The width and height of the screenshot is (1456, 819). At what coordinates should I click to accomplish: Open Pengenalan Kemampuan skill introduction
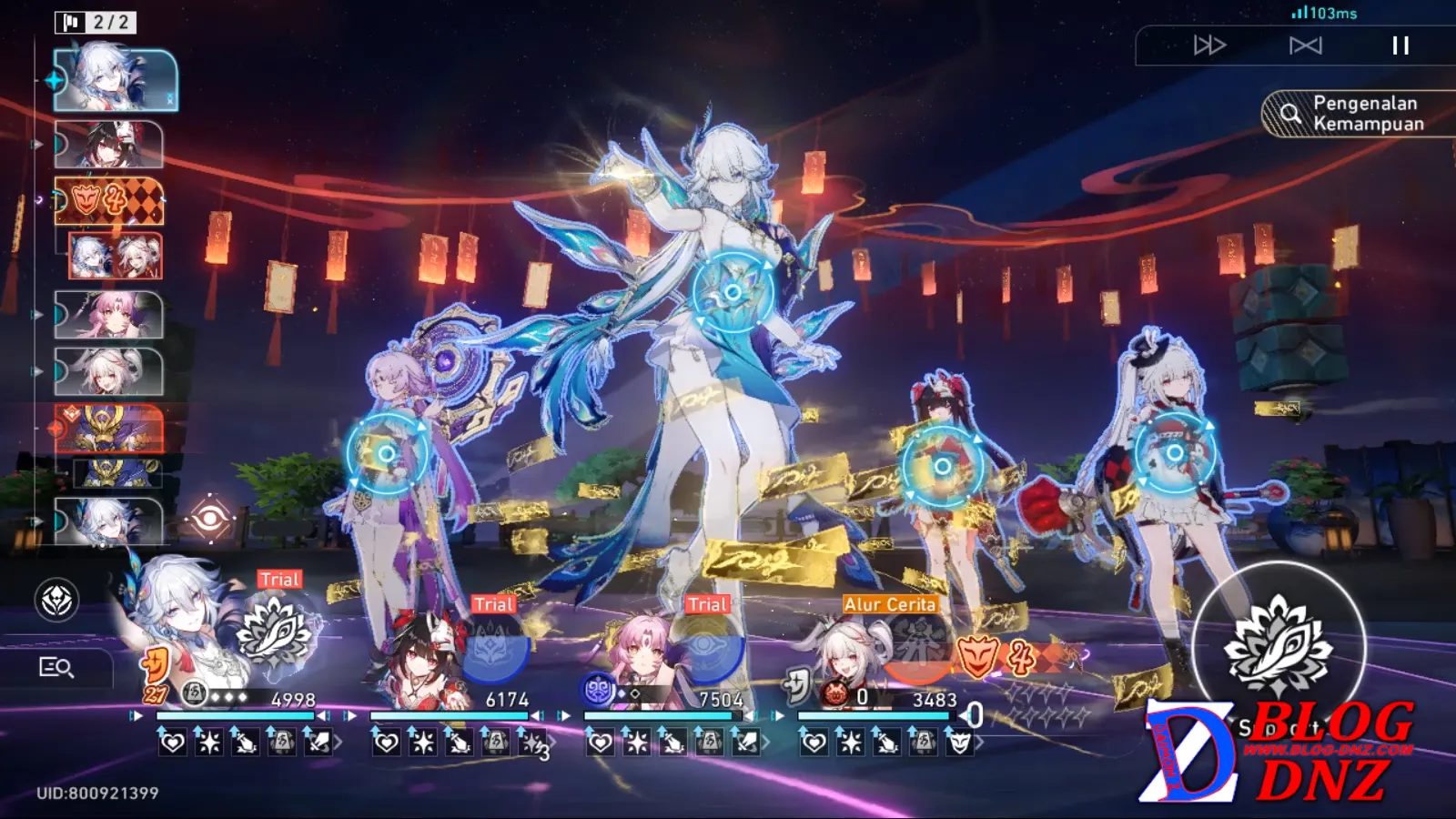1360,114
